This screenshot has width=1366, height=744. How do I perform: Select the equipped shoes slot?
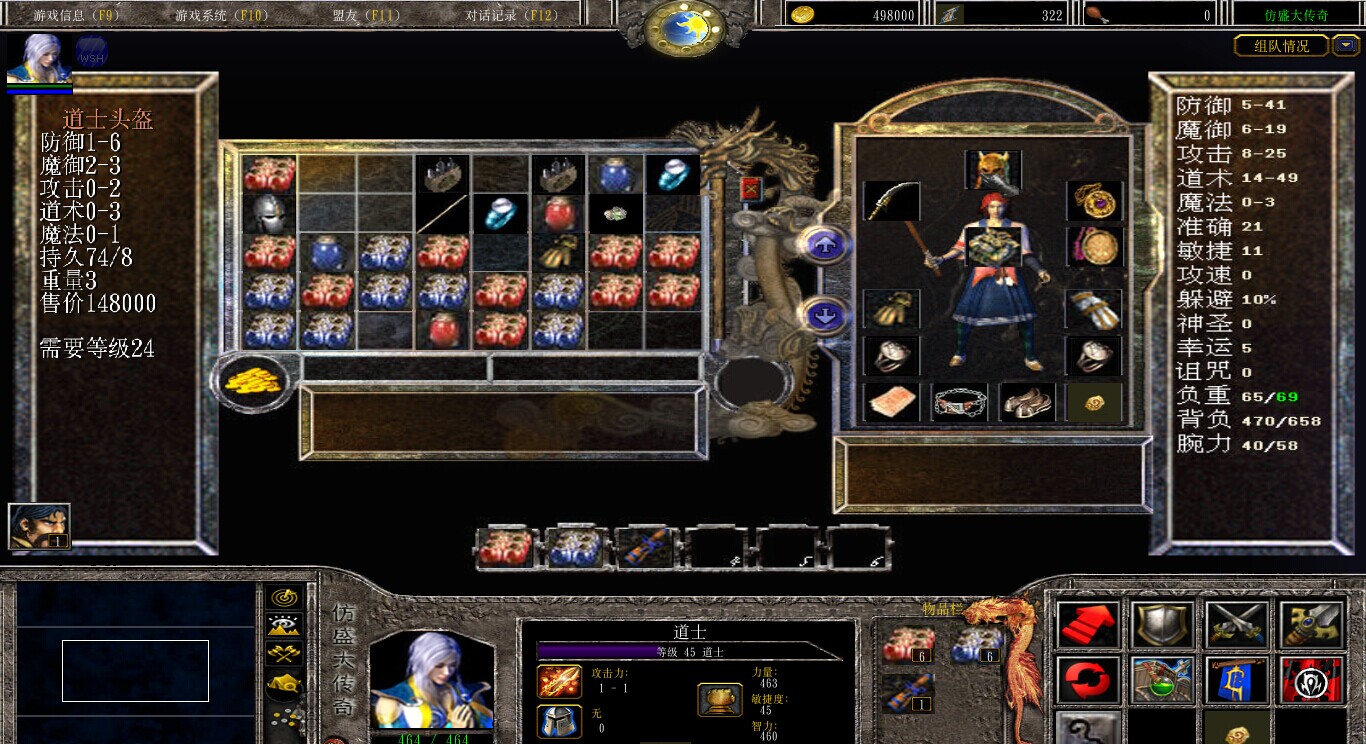tap(1027, 402)
